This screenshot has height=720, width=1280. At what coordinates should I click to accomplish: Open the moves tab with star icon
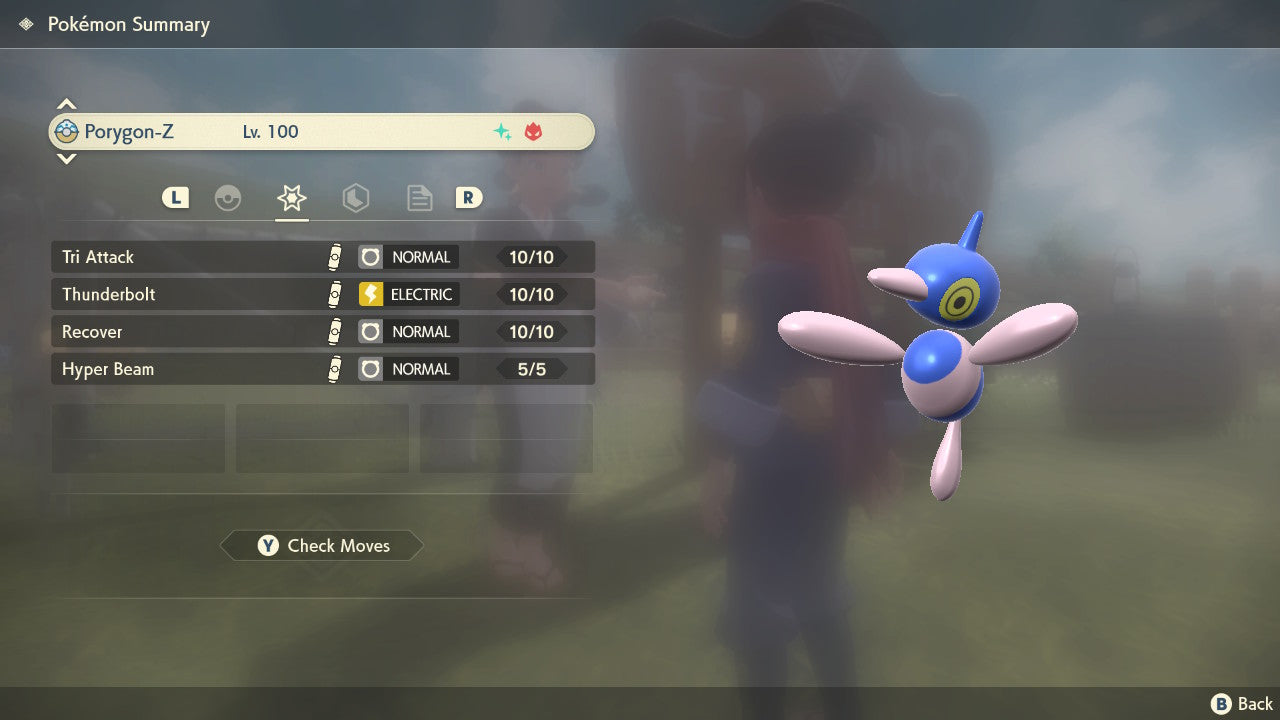click(x=291, y=198)
